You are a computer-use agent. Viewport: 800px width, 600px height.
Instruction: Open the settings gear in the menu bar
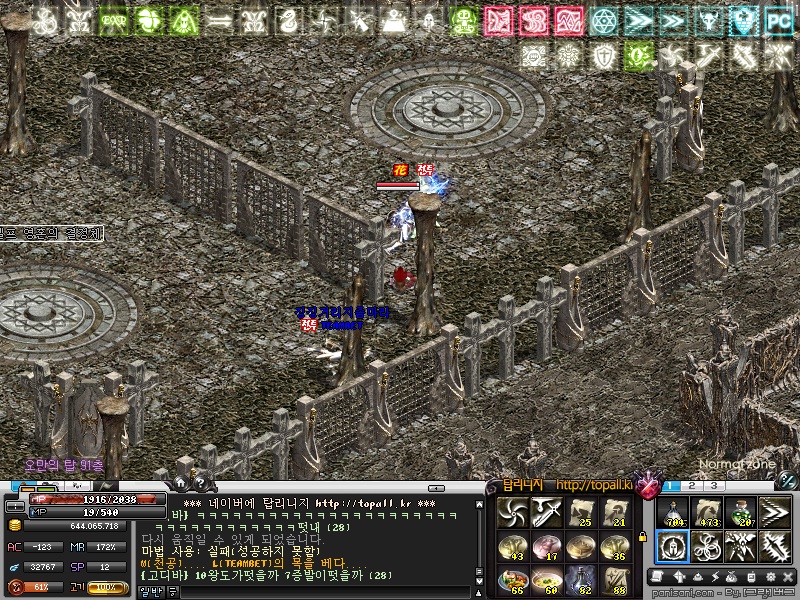771,577
